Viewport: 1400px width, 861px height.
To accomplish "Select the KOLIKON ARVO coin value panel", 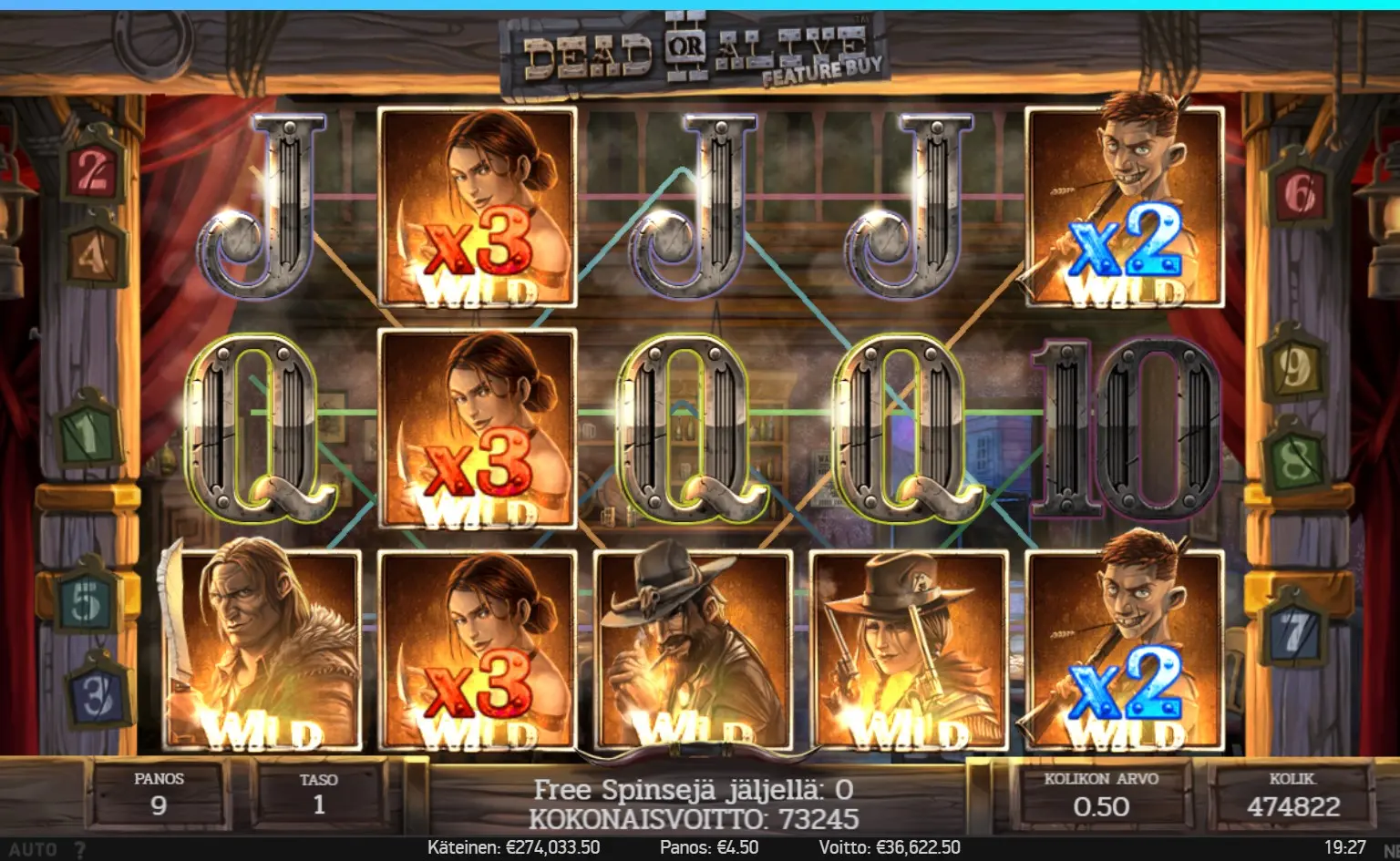I will pyautogui.click(x=1100, y=795).
